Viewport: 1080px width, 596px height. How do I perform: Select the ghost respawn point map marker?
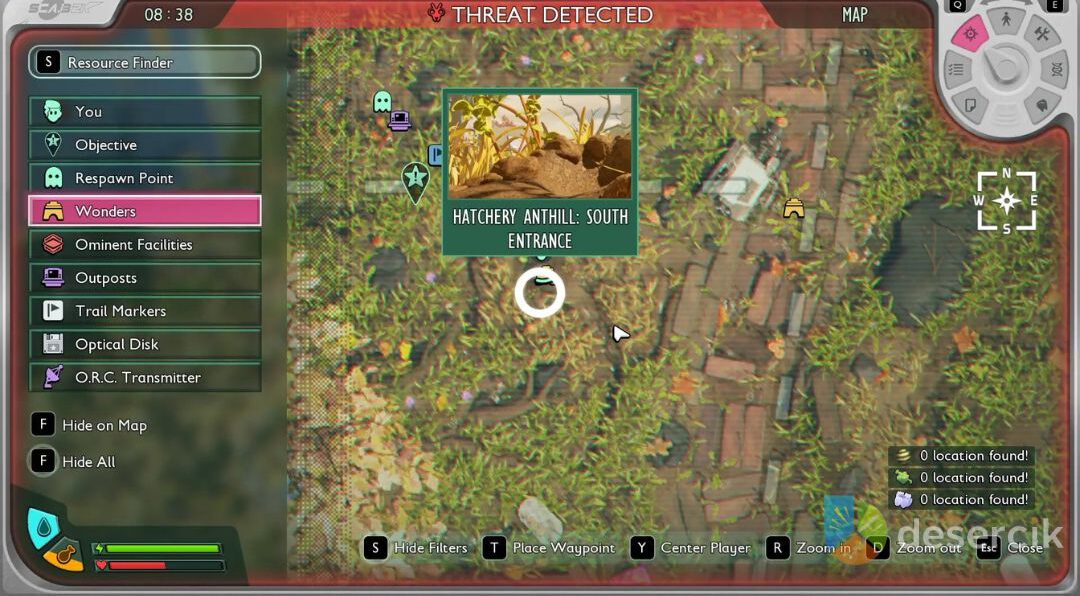(382, 101)
